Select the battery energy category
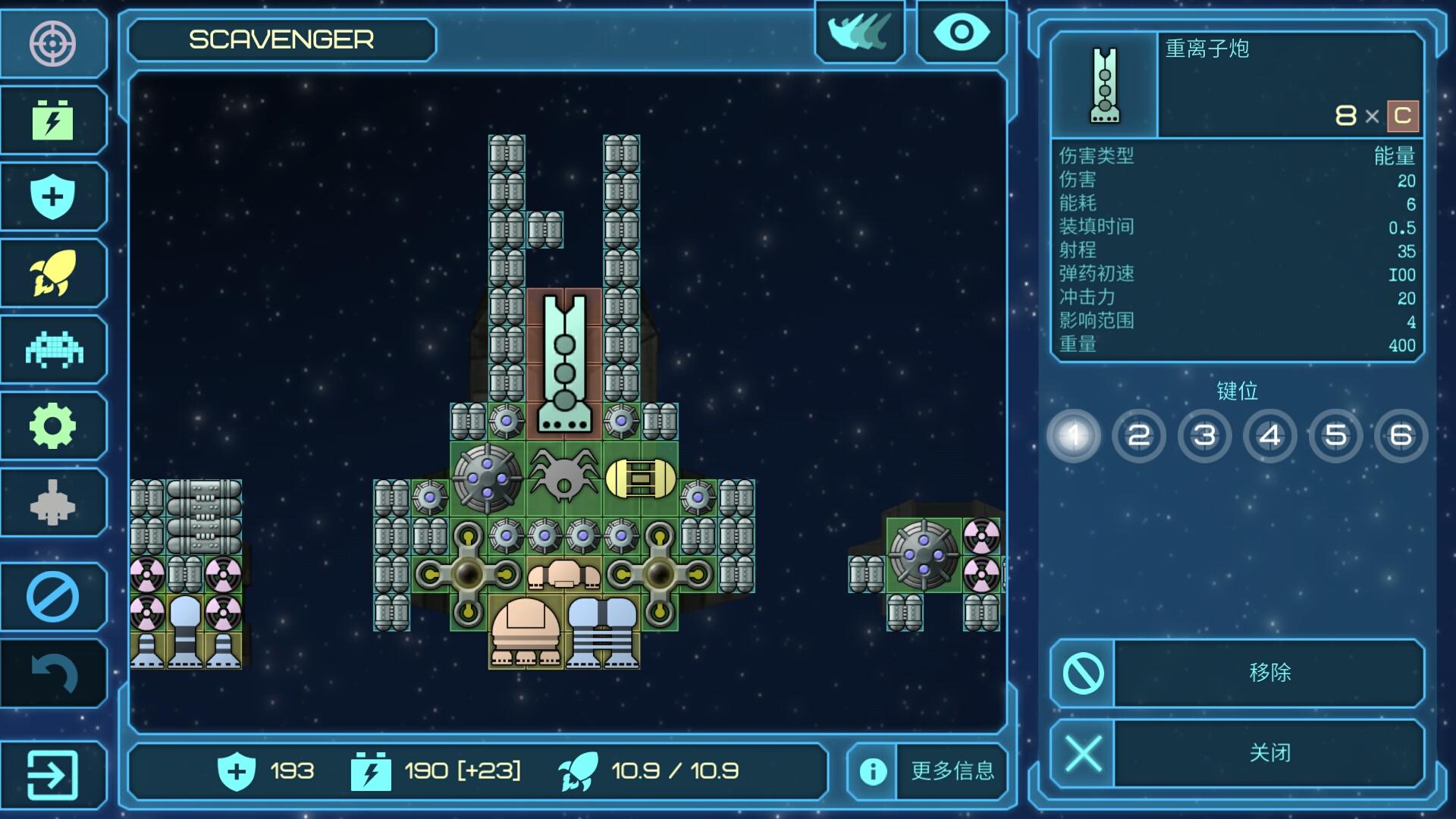Screen dimensions: 1456x819 [52, 120]
